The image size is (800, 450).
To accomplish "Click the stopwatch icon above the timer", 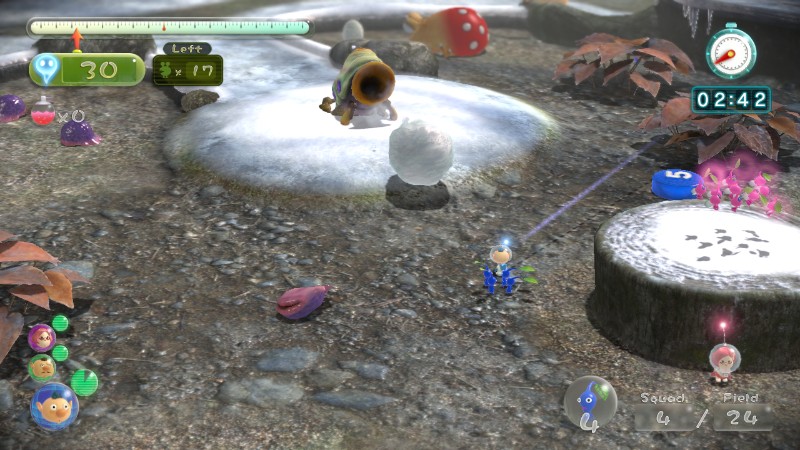I will pos(731,52).
